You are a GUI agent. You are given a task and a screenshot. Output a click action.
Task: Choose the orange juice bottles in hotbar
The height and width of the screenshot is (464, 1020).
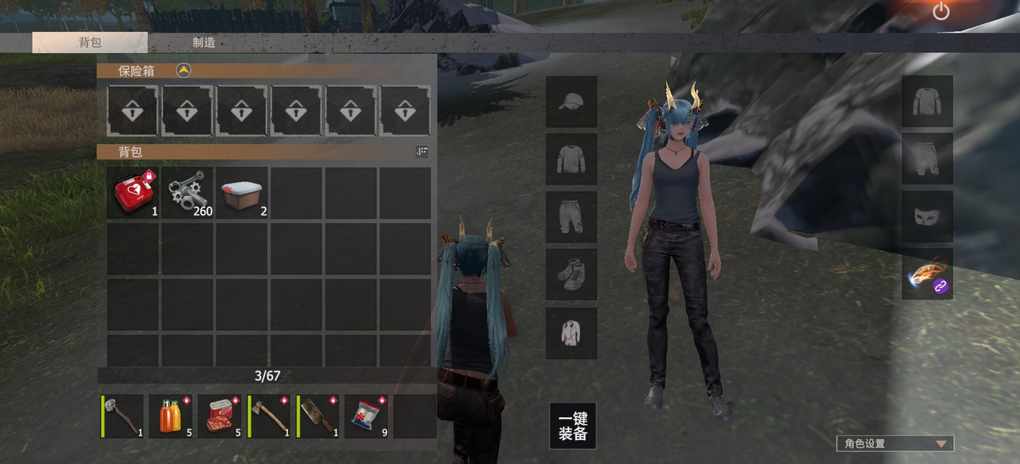coord(172,415)
